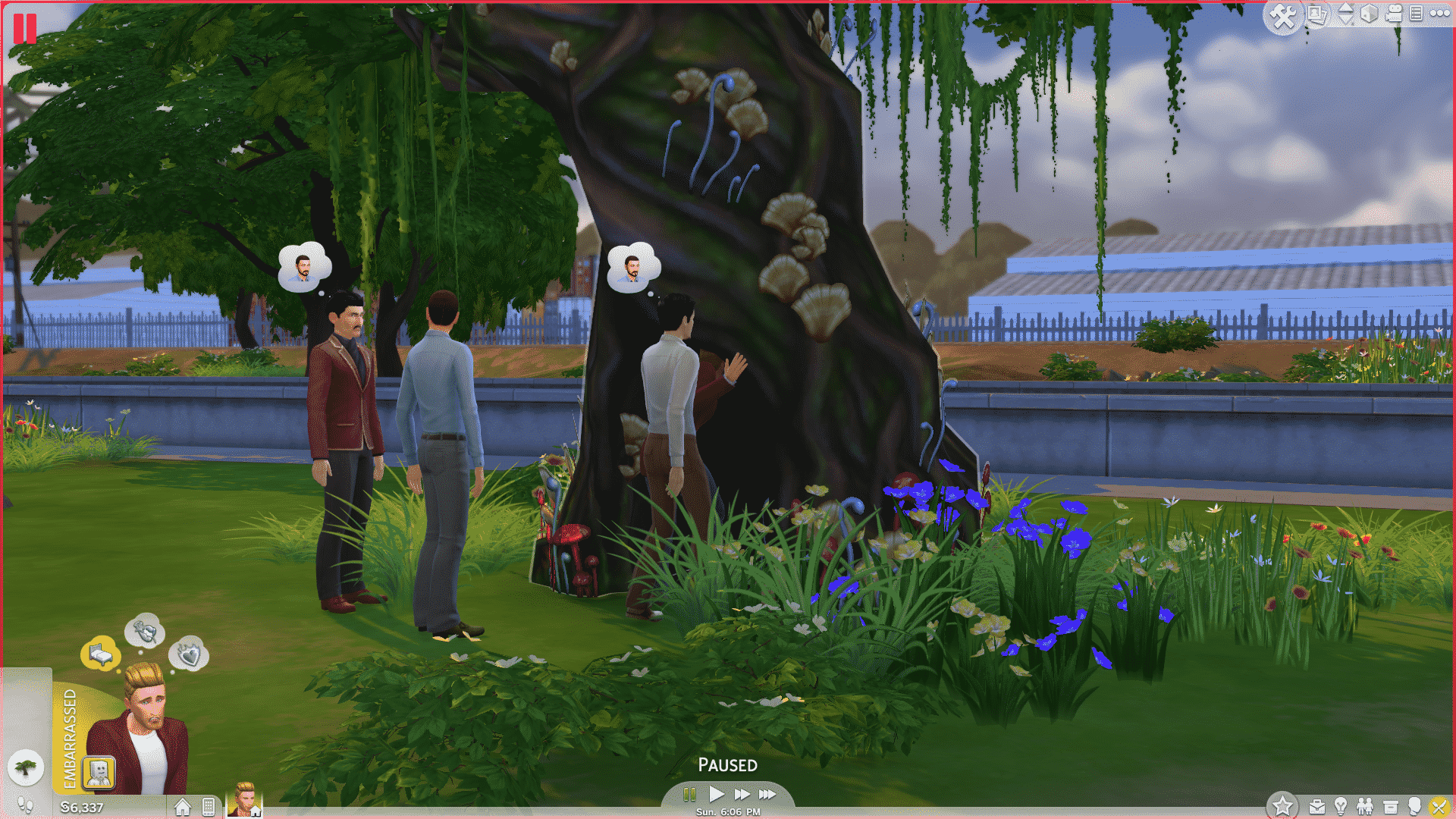
Task: Open the Skills lightbulb panel
Action: pyautogui.click(x=1341, y=806)
